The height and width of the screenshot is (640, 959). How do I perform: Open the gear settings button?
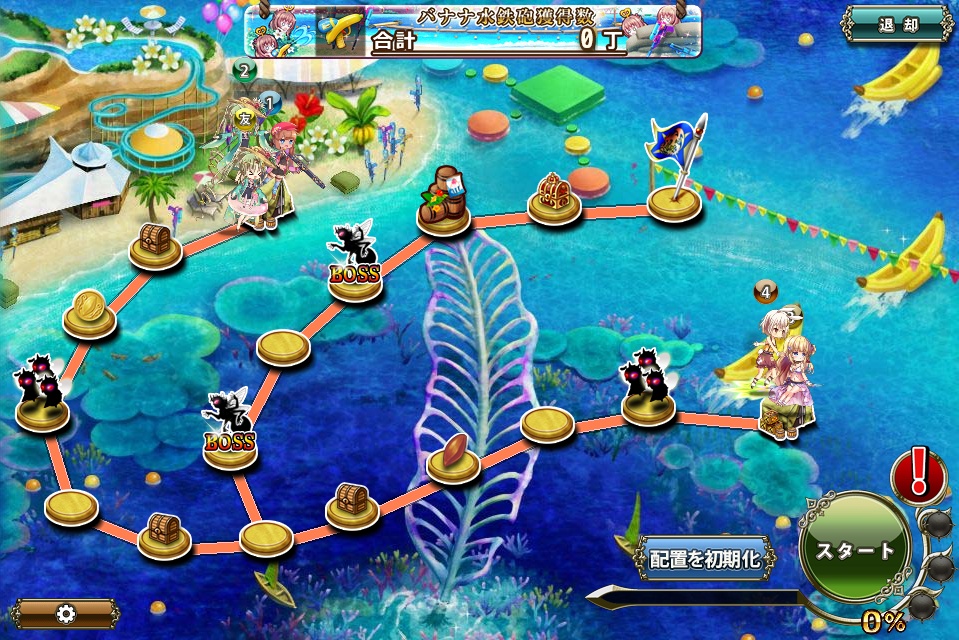(x=66, y=613)
